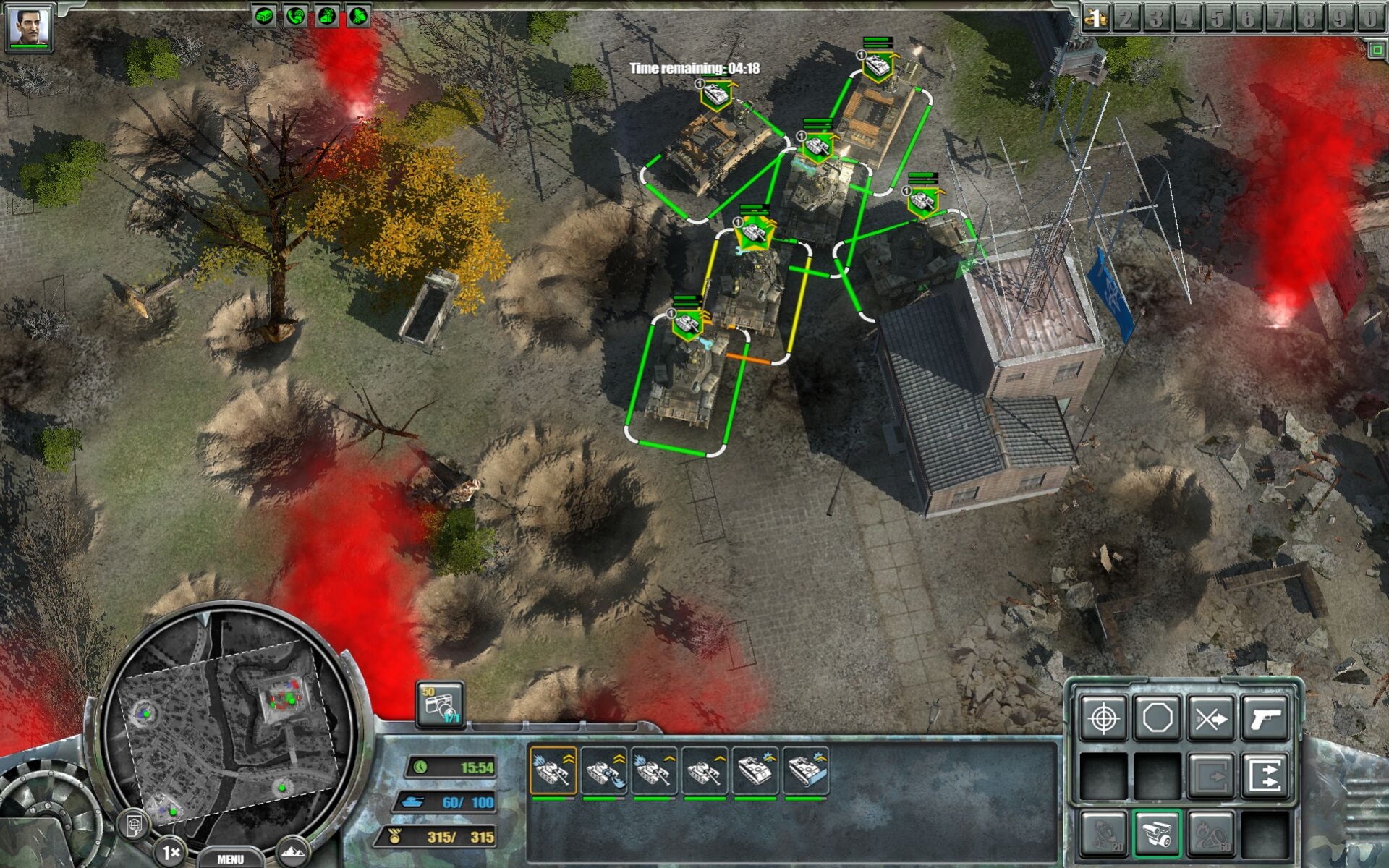Open the globe objectives button beside minimap

pos(135,825)
